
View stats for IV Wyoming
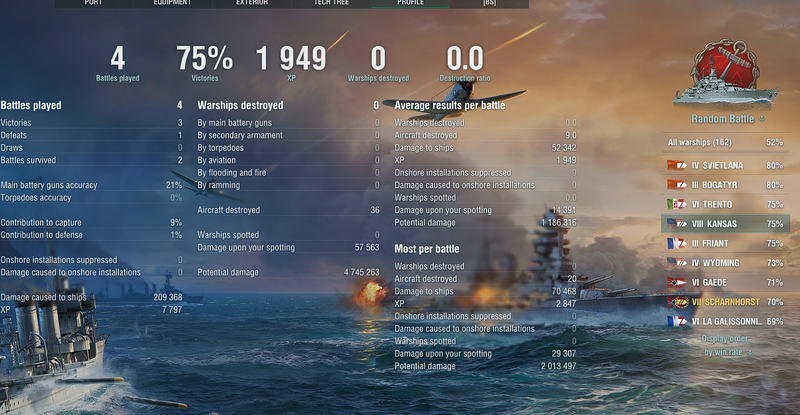pyautogui.click(x=725, y=262)
